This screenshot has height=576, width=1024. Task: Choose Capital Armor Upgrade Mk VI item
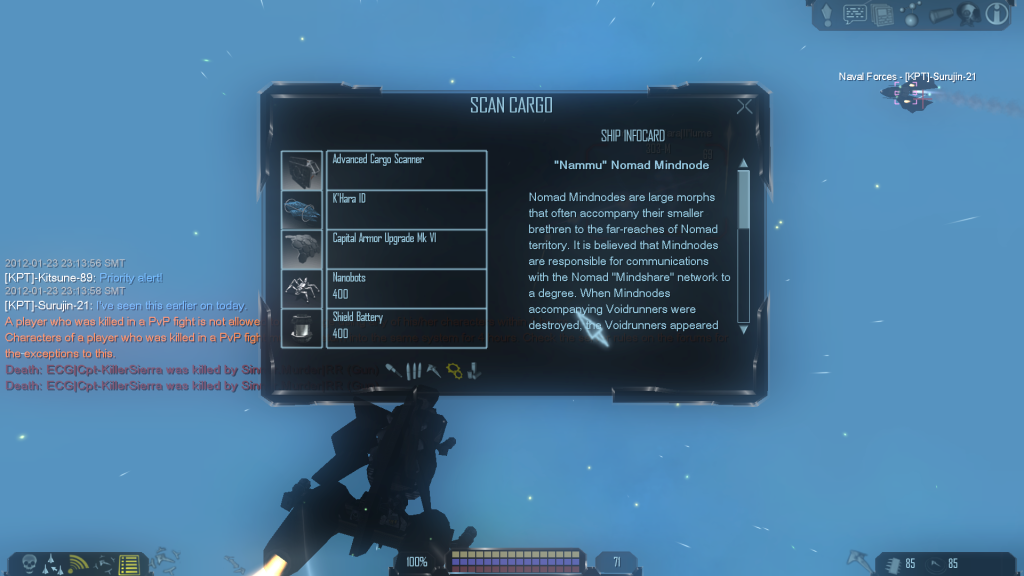click(x=406, y=249)
